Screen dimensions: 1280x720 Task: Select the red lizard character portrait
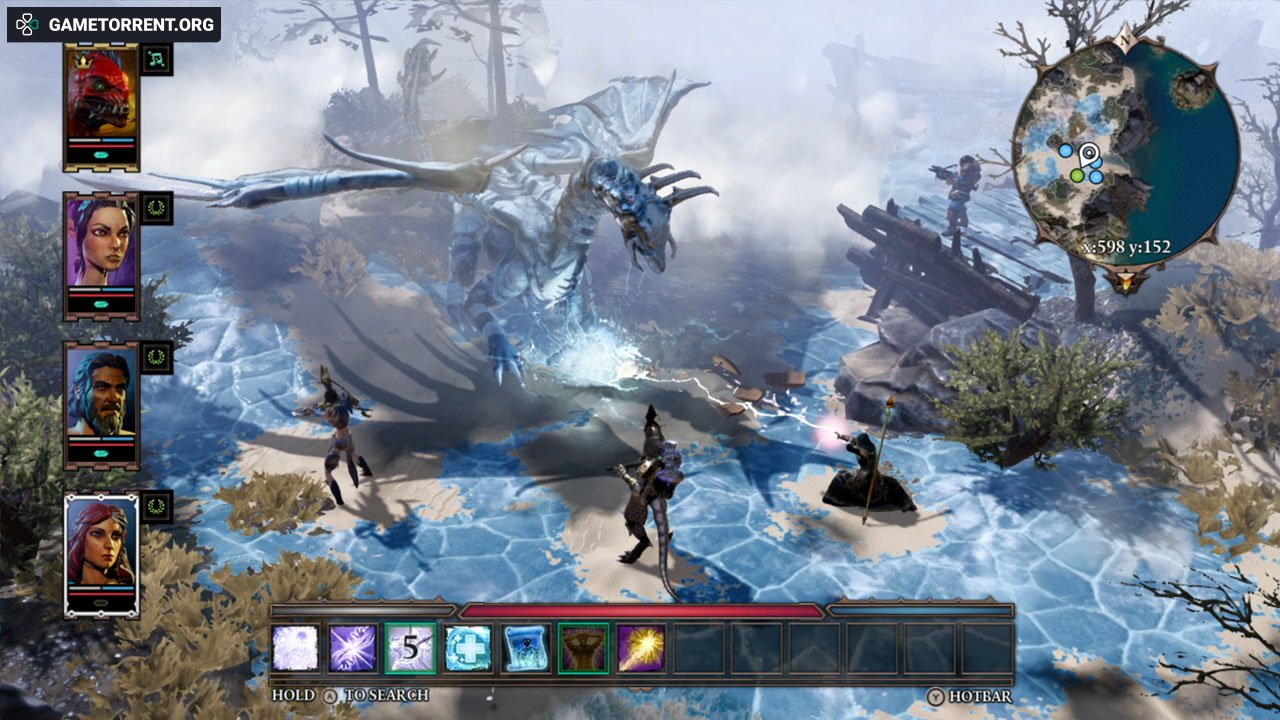(101, 95)
